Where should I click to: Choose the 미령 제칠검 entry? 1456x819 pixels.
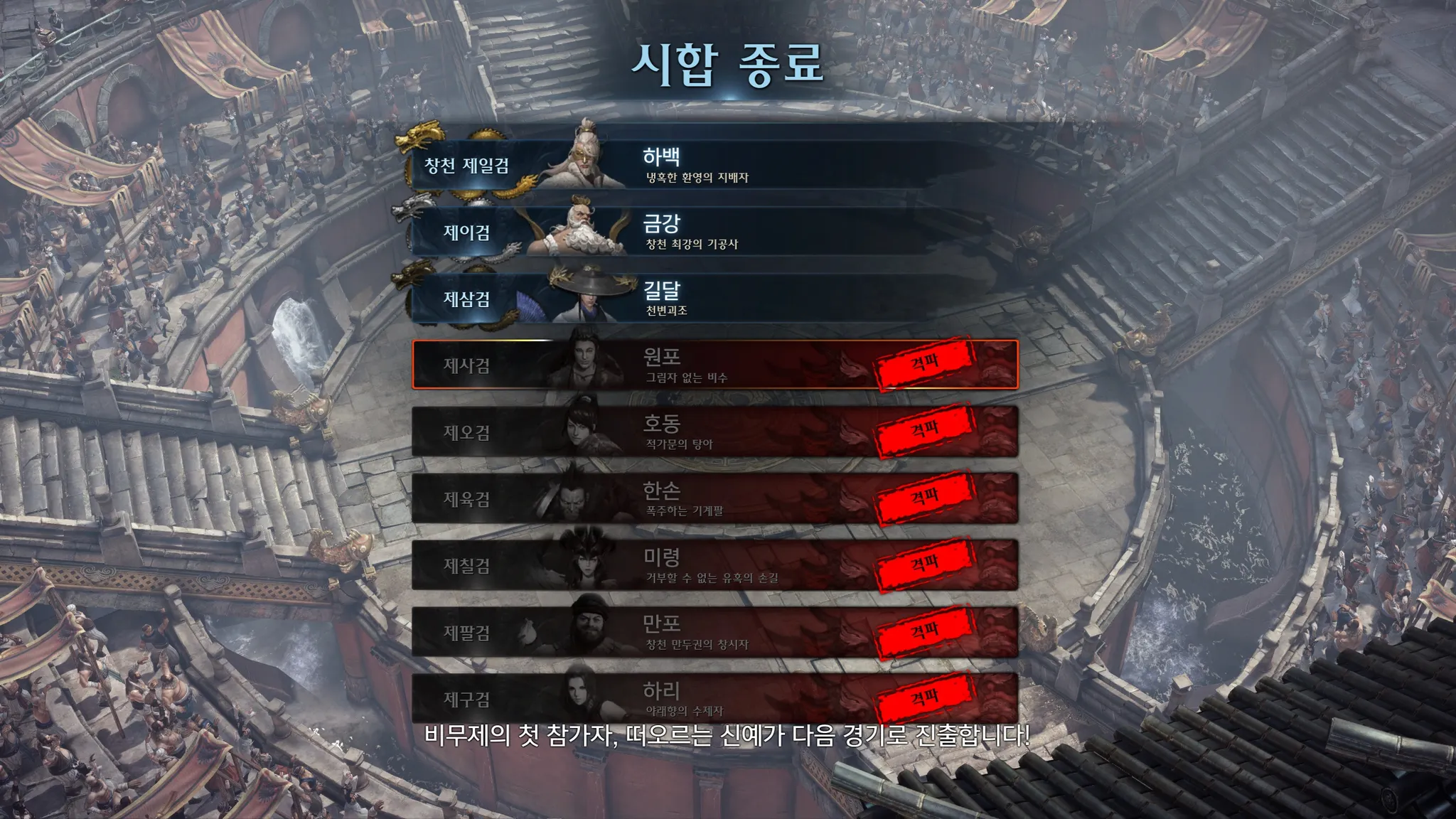pyautogui.click(x=714, y=565)
